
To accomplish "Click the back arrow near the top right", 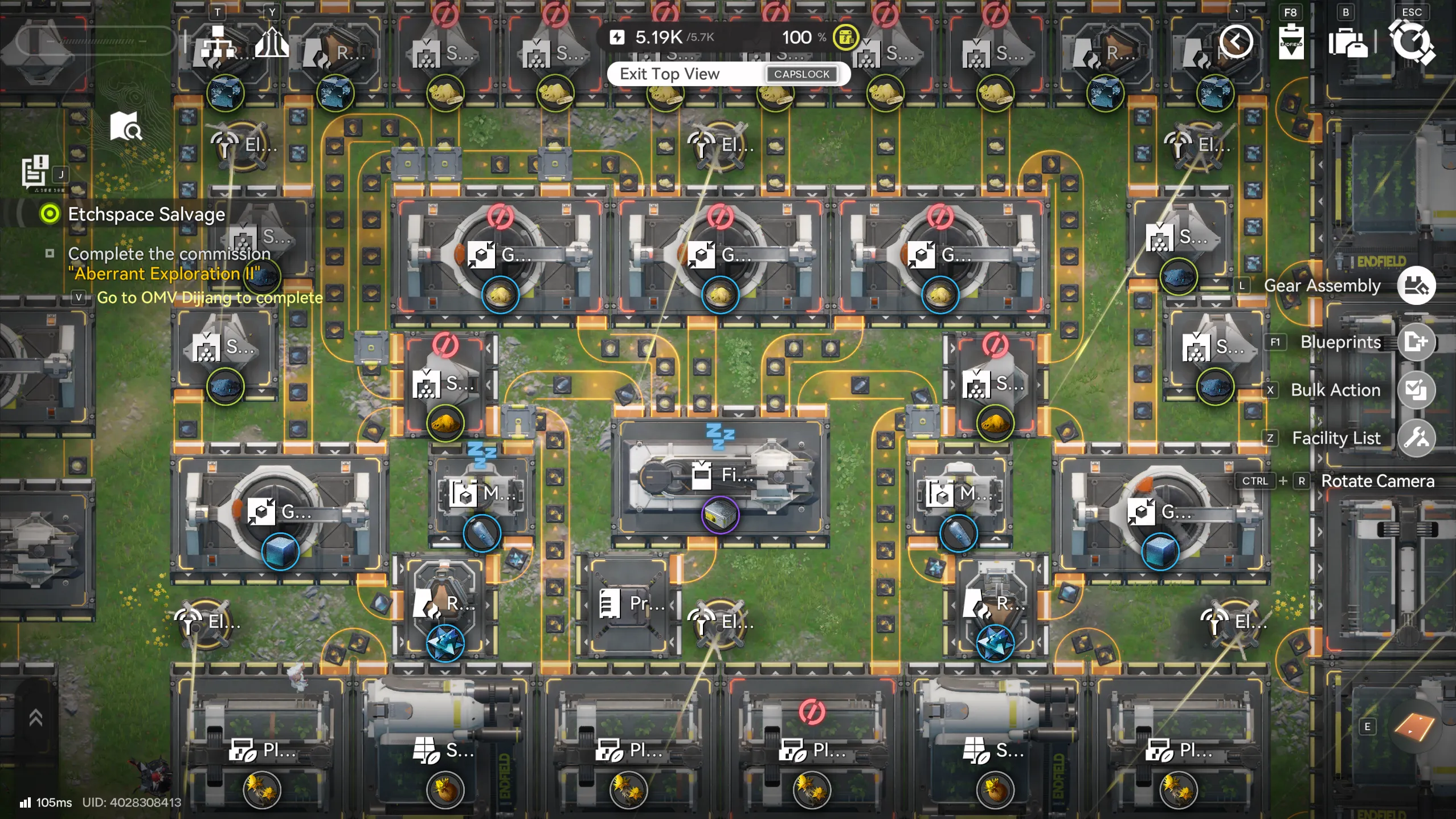I will [x=1236, y=42].
